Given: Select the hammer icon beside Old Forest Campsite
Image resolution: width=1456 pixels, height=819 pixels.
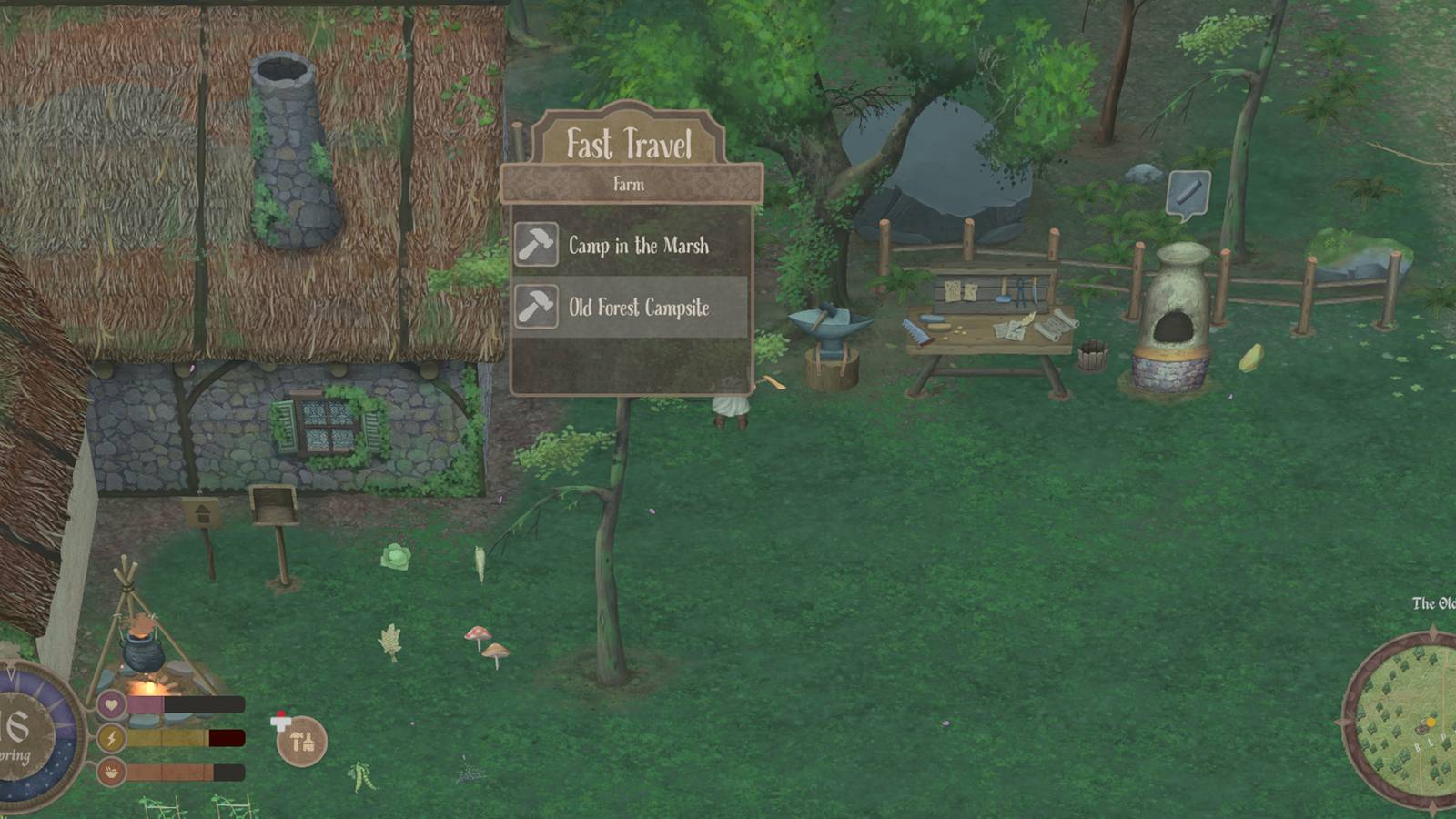Looking at the screenshot, I should tap(538, 308).
